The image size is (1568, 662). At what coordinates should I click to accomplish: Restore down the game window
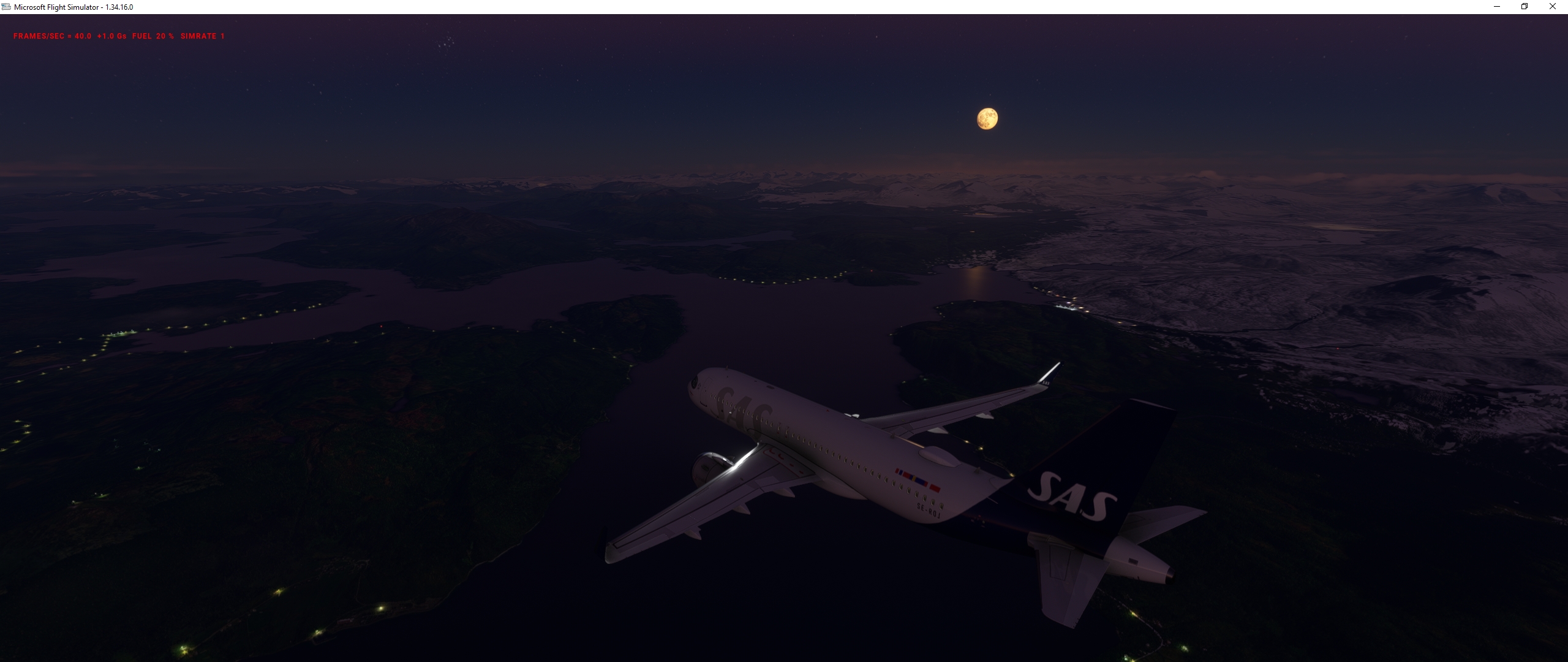click(x=1525, y=7)
